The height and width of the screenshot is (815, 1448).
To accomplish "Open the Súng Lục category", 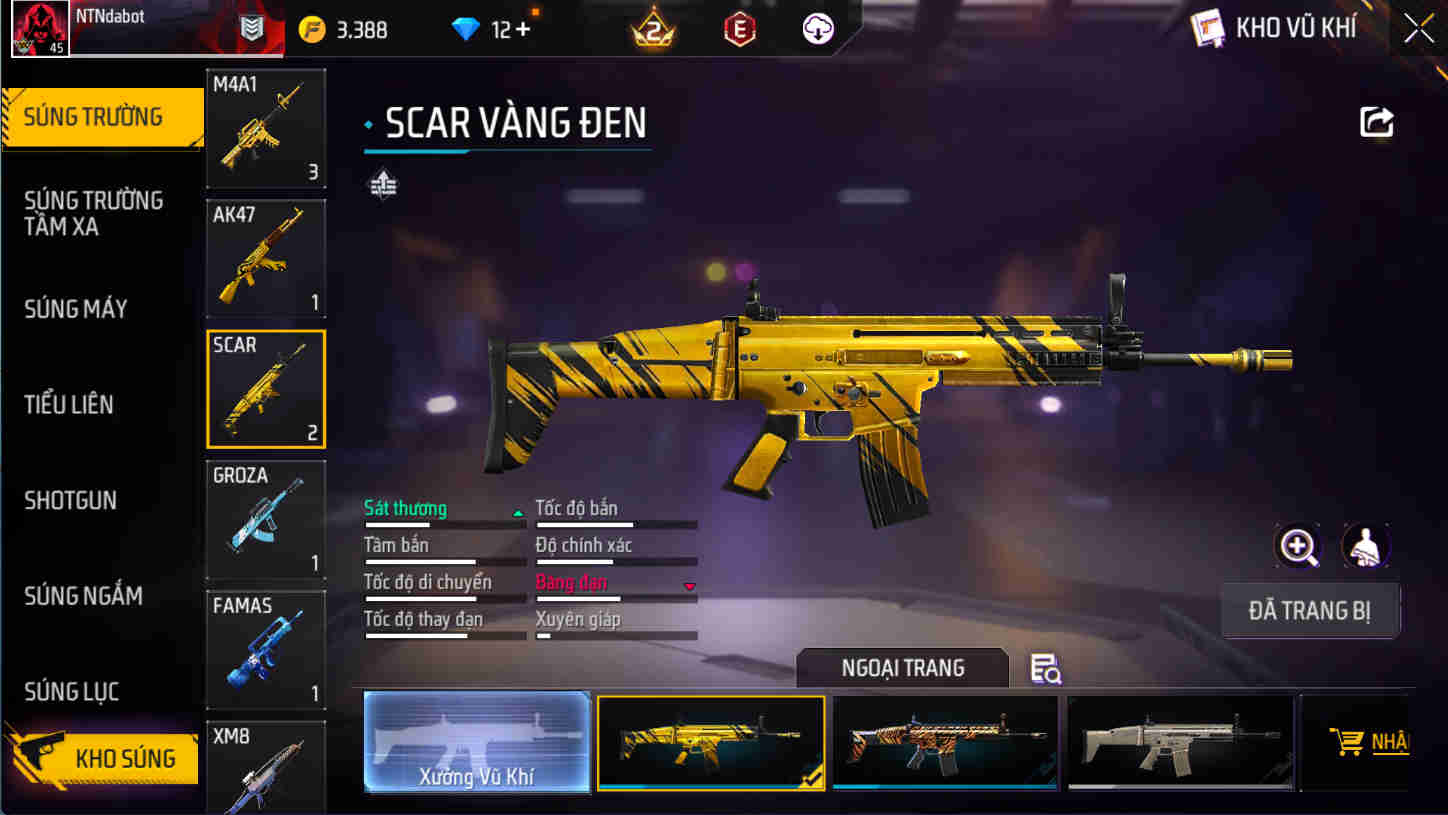I will [71, 691].
